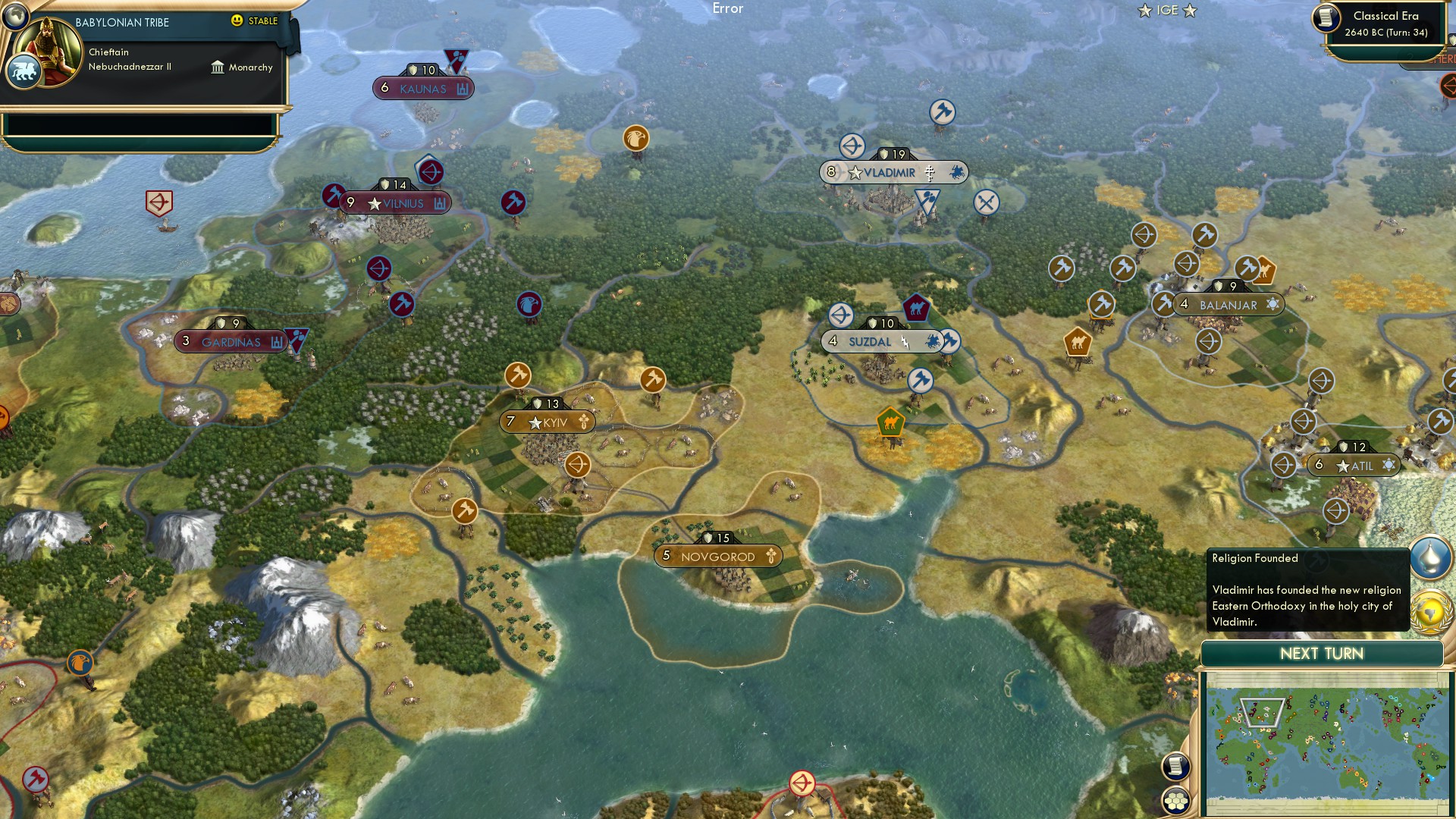
Task: Toggle the STABLE happiness smiley indicator
Action: click(x=237, y=22)
